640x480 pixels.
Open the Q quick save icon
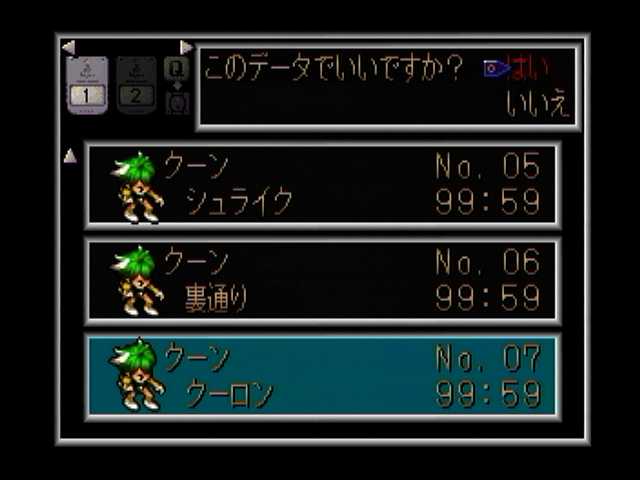pos(176,69)
